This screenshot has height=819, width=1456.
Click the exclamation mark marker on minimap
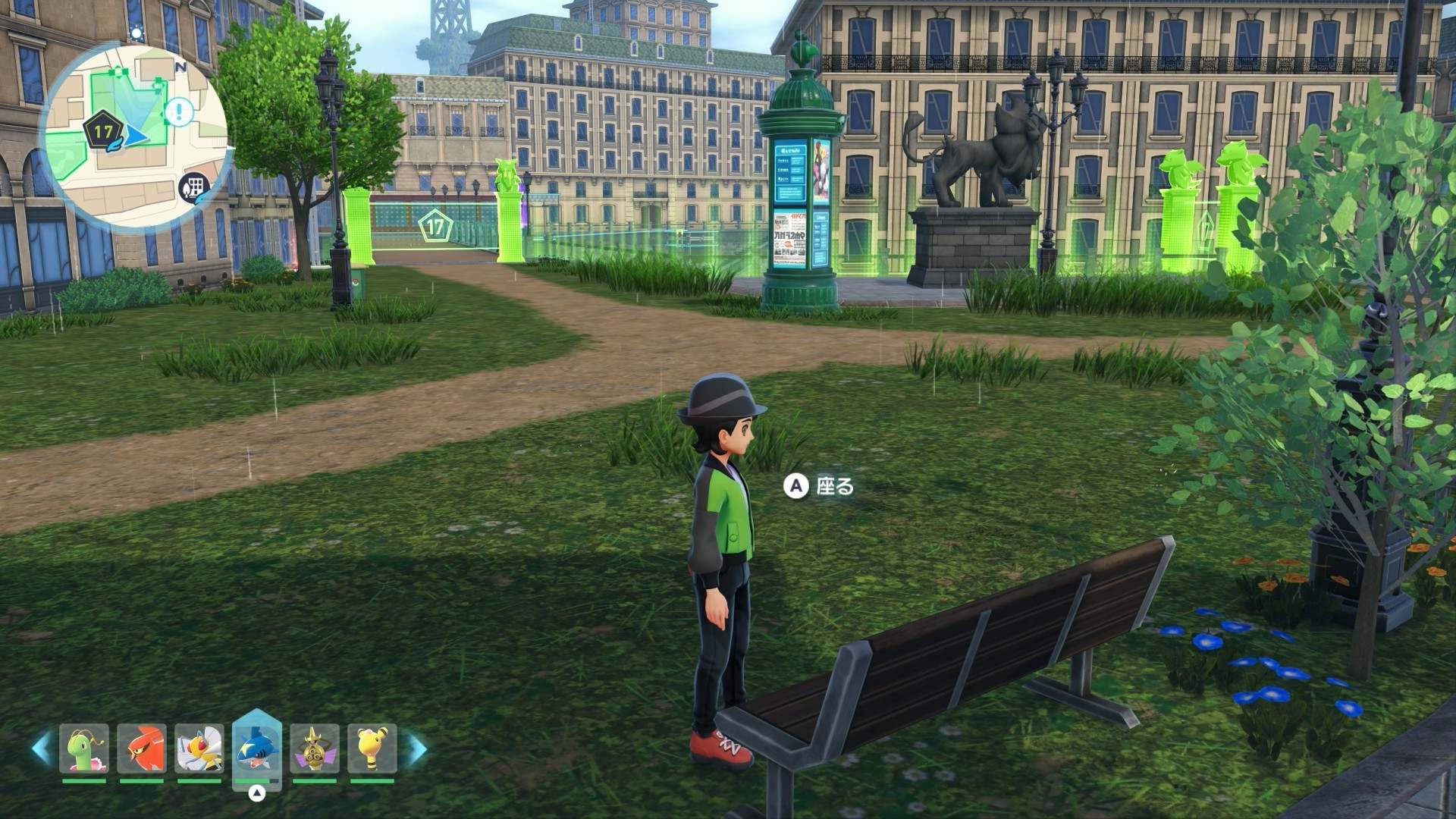click(180, 112)
